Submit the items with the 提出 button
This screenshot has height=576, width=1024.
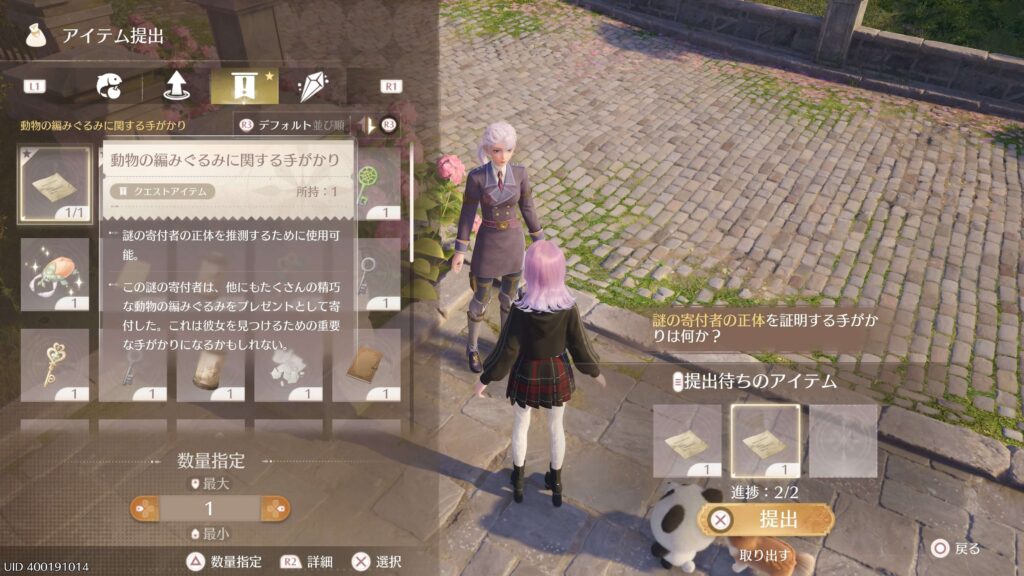click(766, 519)
